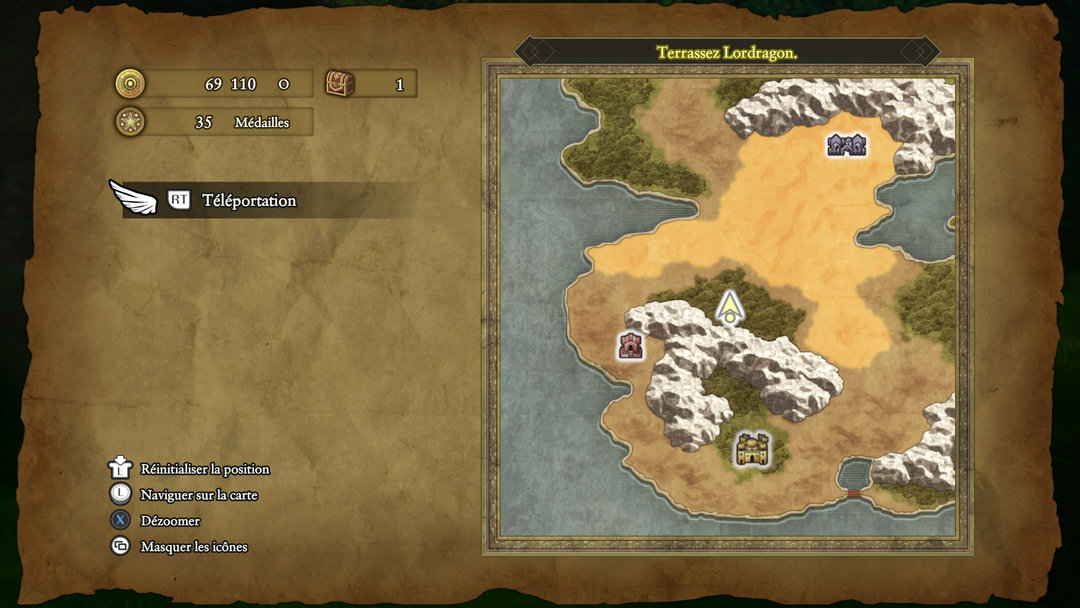This screenshot has height=608, width=1080.
Task: Hide icons with Masquer les icônes
Action: point(193,547)
